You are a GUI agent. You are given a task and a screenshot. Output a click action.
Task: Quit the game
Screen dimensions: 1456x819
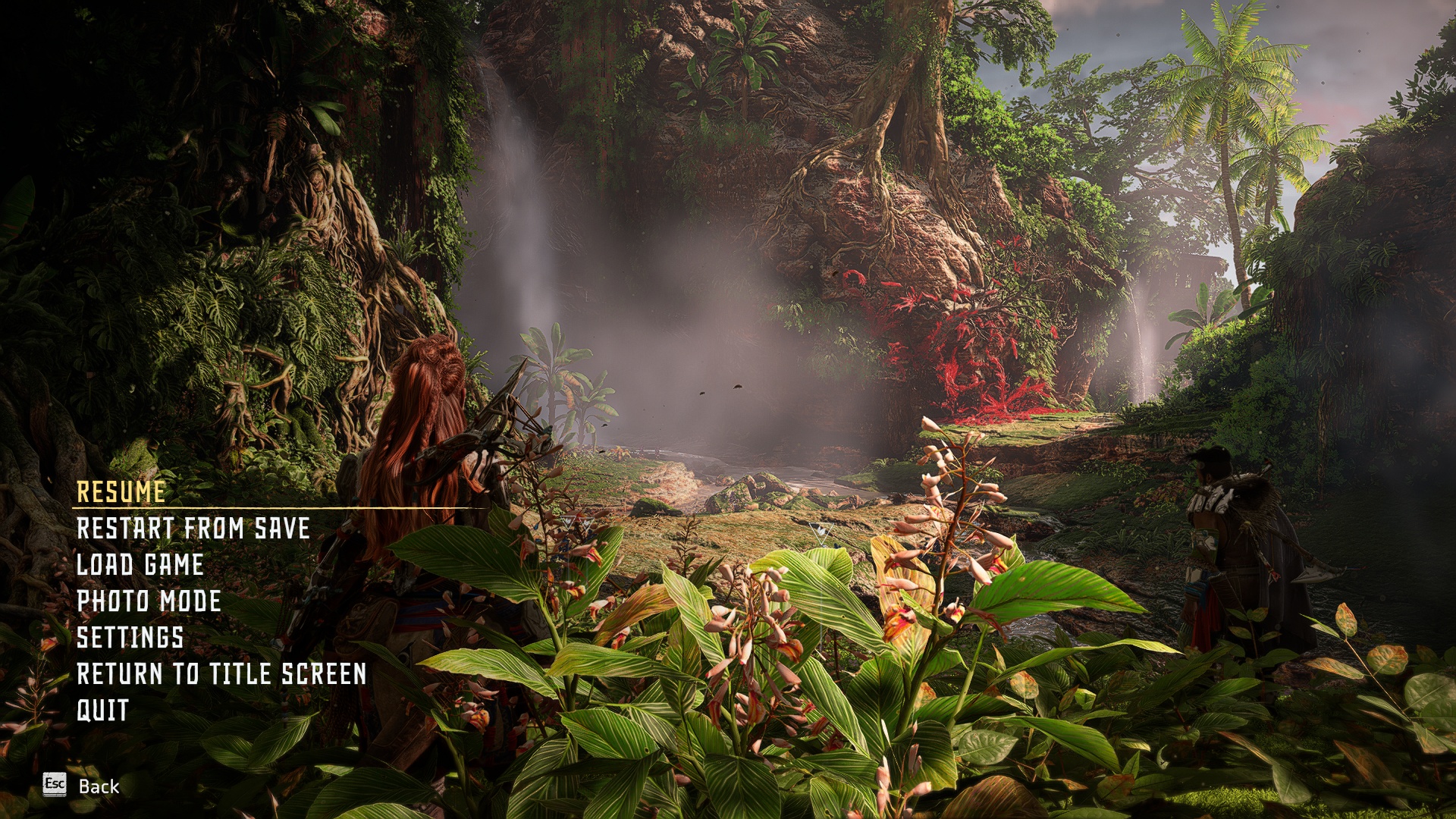tap(102, 711)
